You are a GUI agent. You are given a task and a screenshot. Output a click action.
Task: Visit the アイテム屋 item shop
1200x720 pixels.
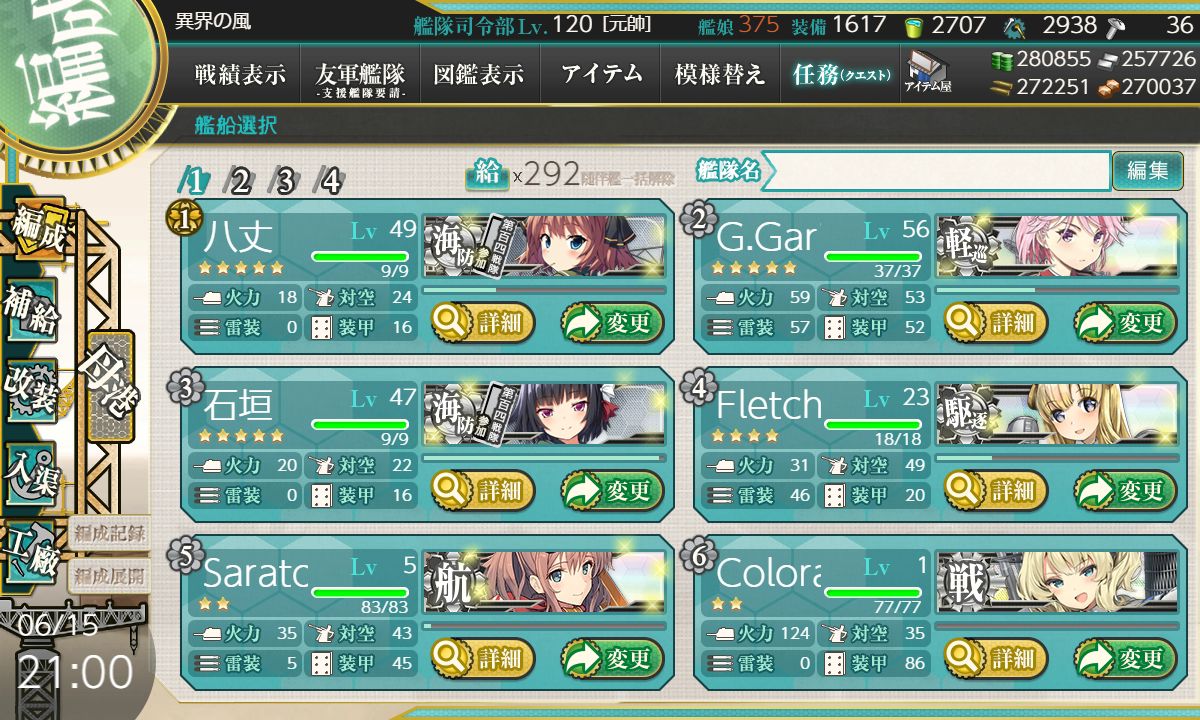point(927,72)
